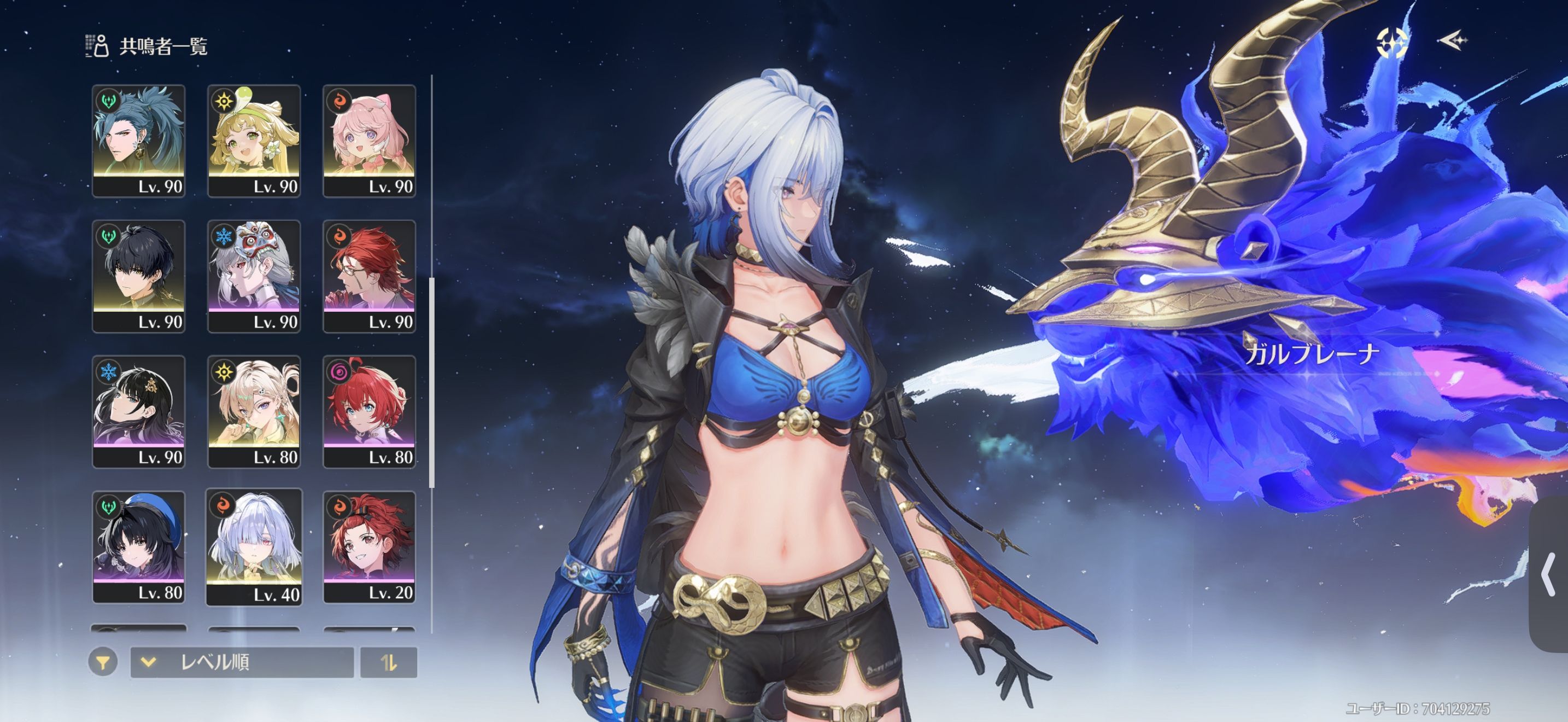This screenshot has height=722, width=1568.
Task: Expand the side panel chevron tab
Action: [x=1549, y=574]
